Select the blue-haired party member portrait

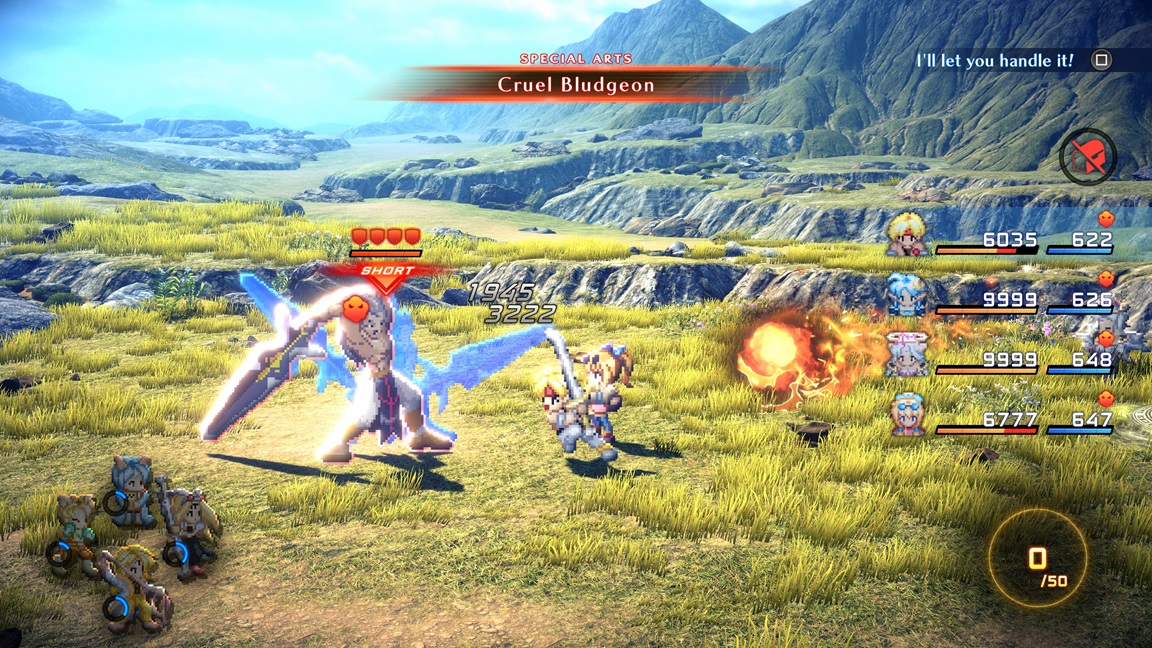tap(908, 294)
